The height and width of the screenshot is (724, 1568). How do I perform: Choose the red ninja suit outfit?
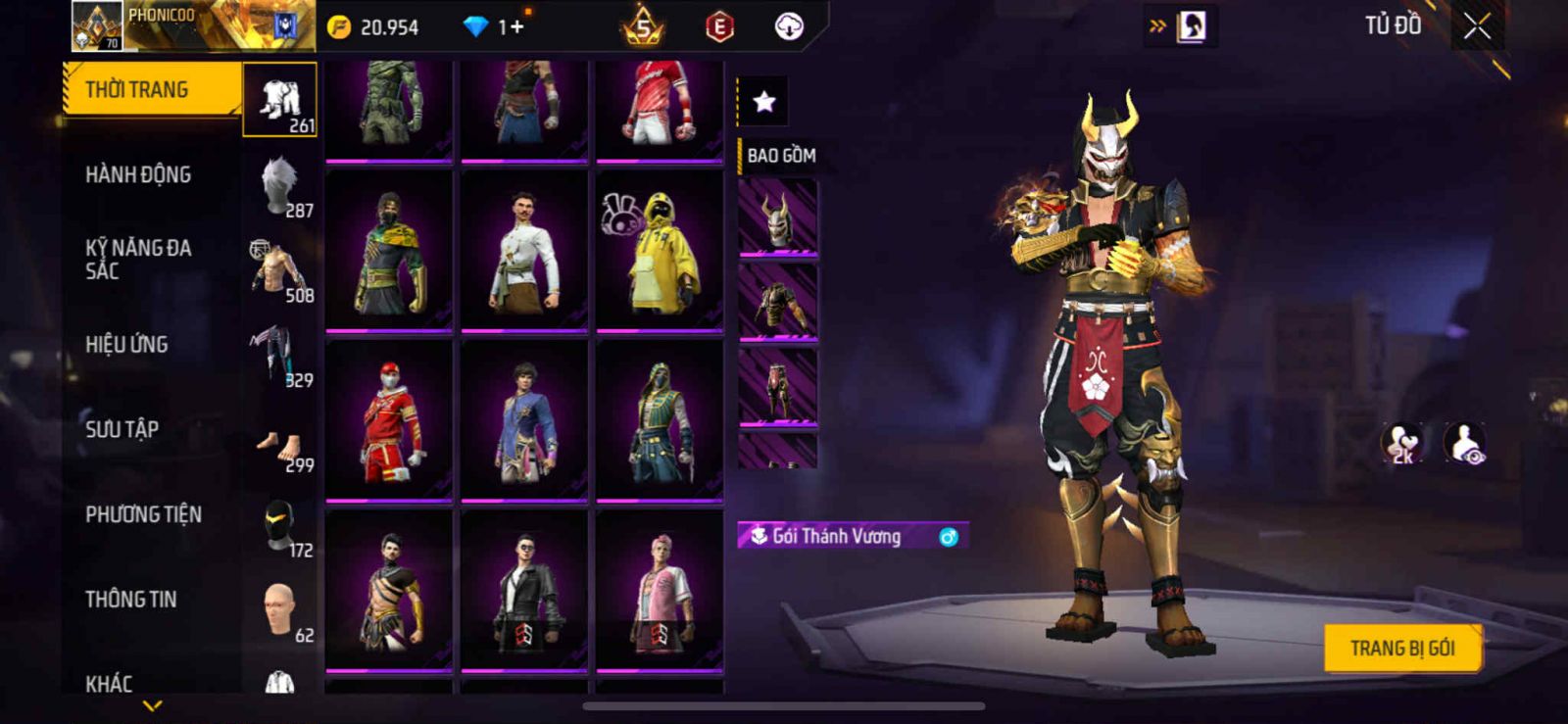389,421
